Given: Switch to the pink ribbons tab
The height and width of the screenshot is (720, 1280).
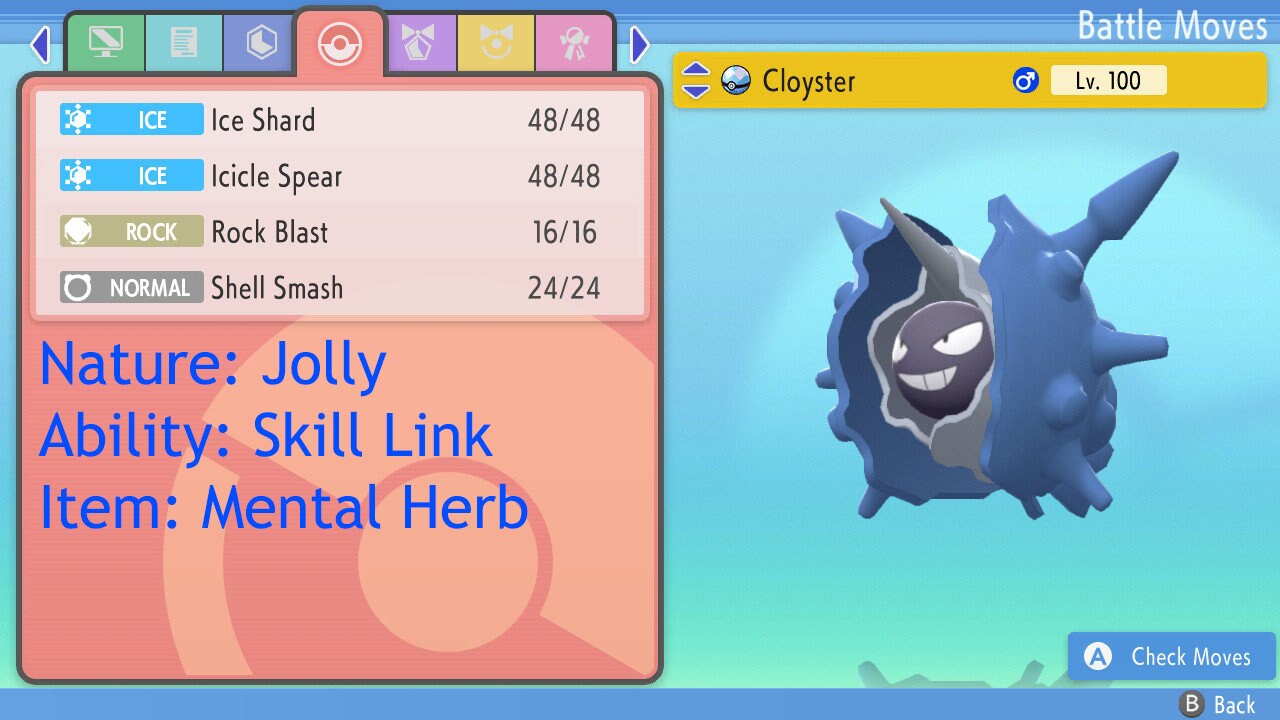Looking at the screenshot, I should point(575,43).
